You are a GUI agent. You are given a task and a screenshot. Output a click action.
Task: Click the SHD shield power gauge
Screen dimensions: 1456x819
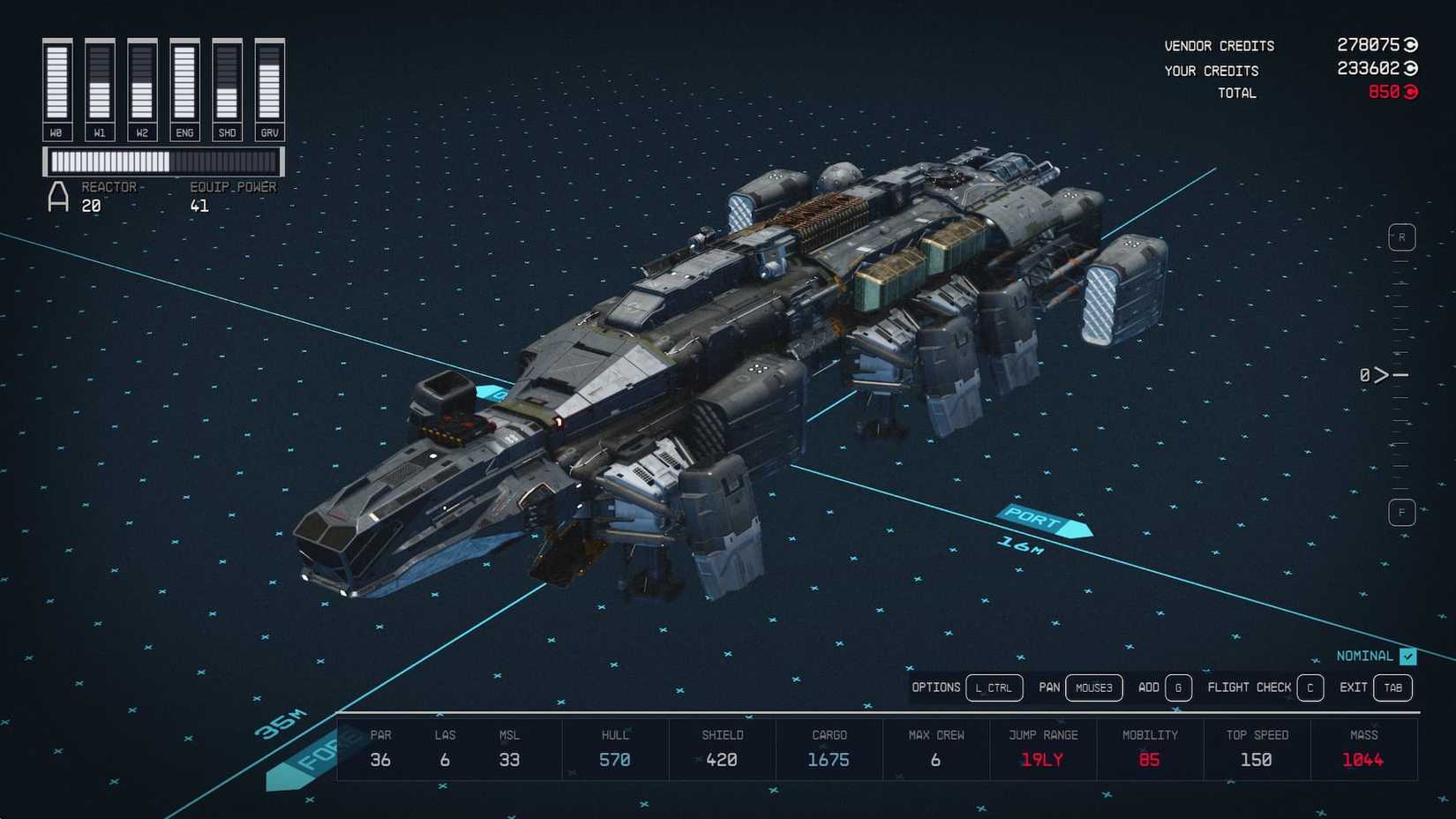227,84
